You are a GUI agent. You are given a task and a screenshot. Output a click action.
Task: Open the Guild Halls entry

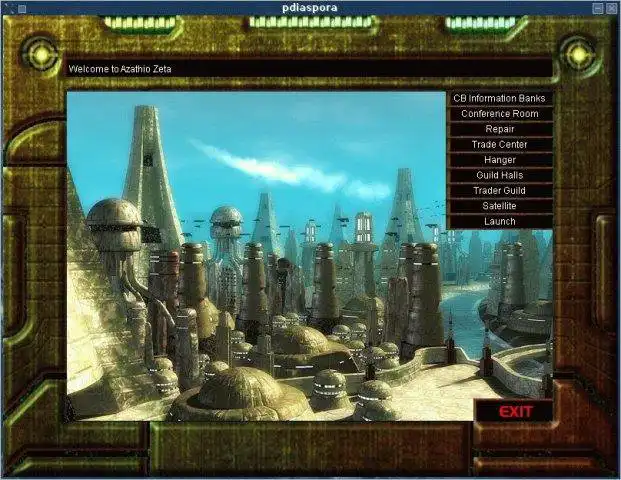click(x=500, y=175)
